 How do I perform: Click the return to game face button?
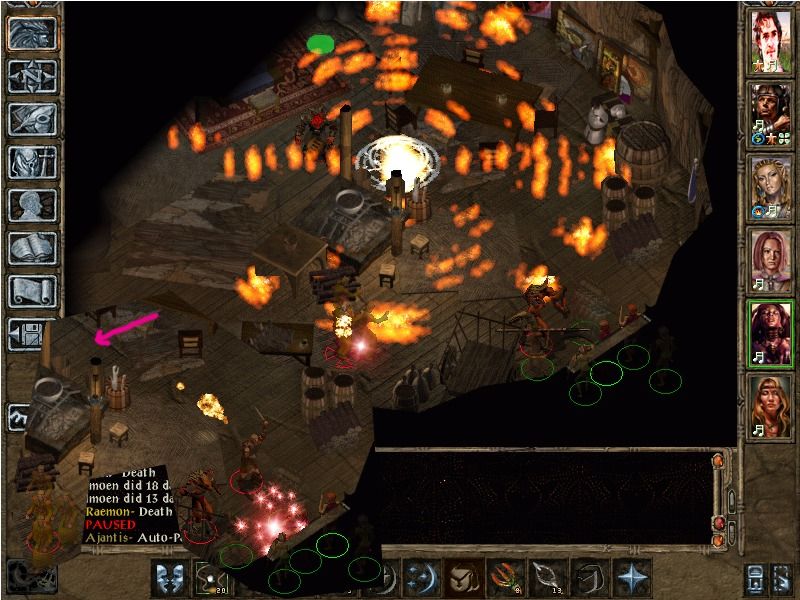pos(31,33)
